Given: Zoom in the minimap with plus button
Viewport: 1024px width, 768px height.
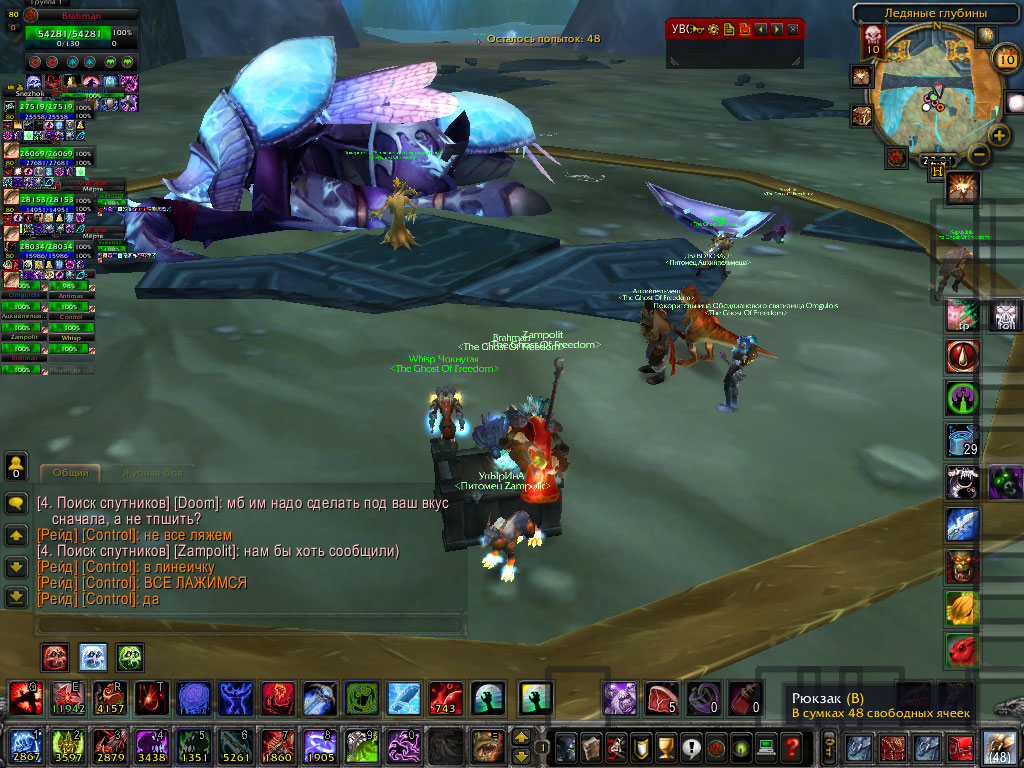Looking at the screenshot, I should [999, 135].
